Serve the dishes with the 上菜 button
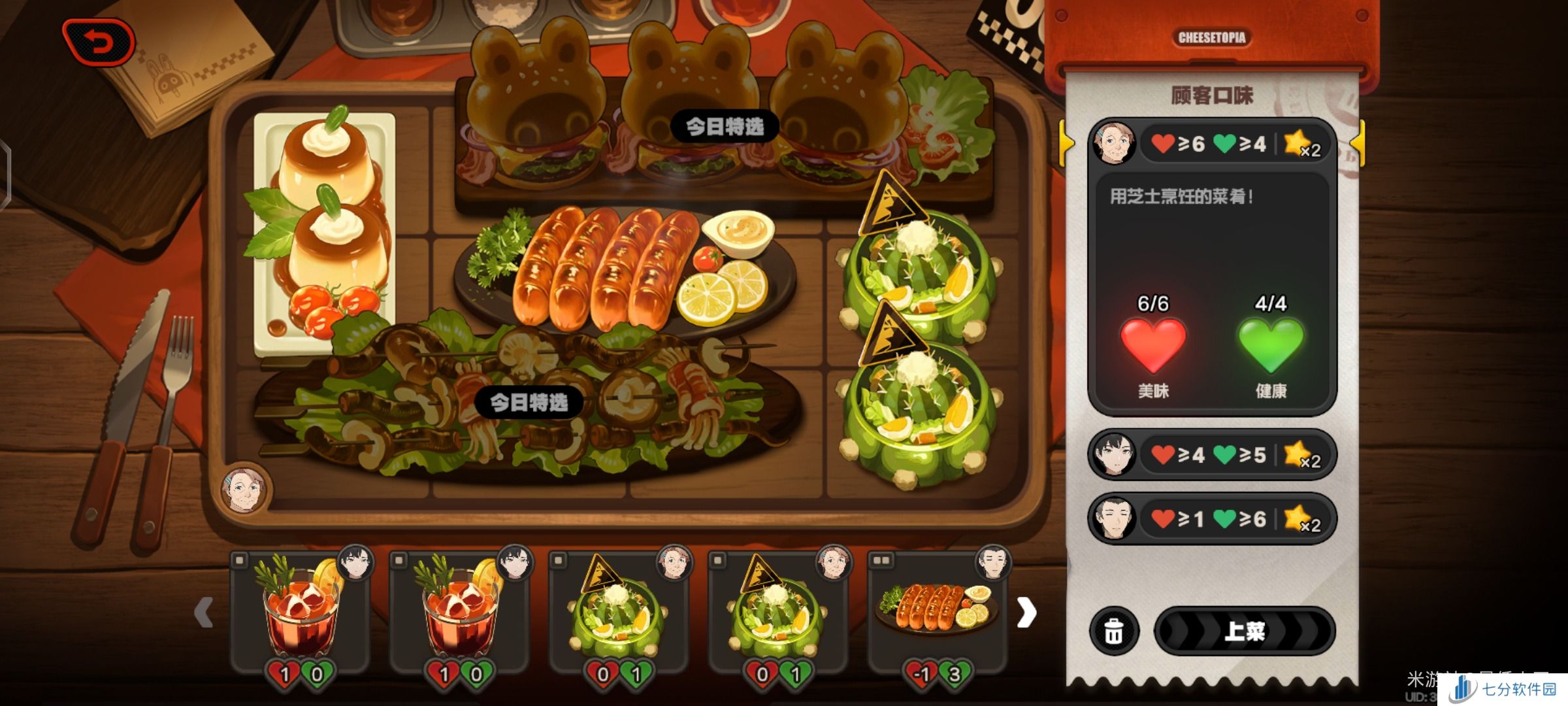Screen dimensions: 1568x706 1245,631
